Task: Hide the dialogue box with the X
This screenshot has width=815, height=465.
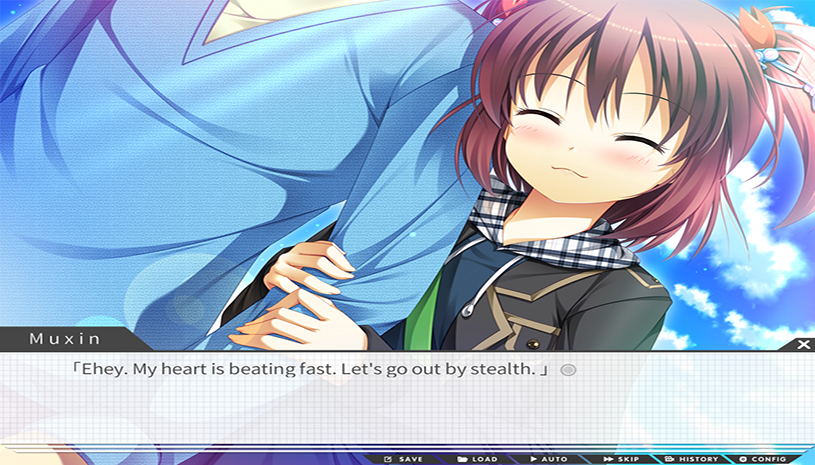Action: (804, 344)
